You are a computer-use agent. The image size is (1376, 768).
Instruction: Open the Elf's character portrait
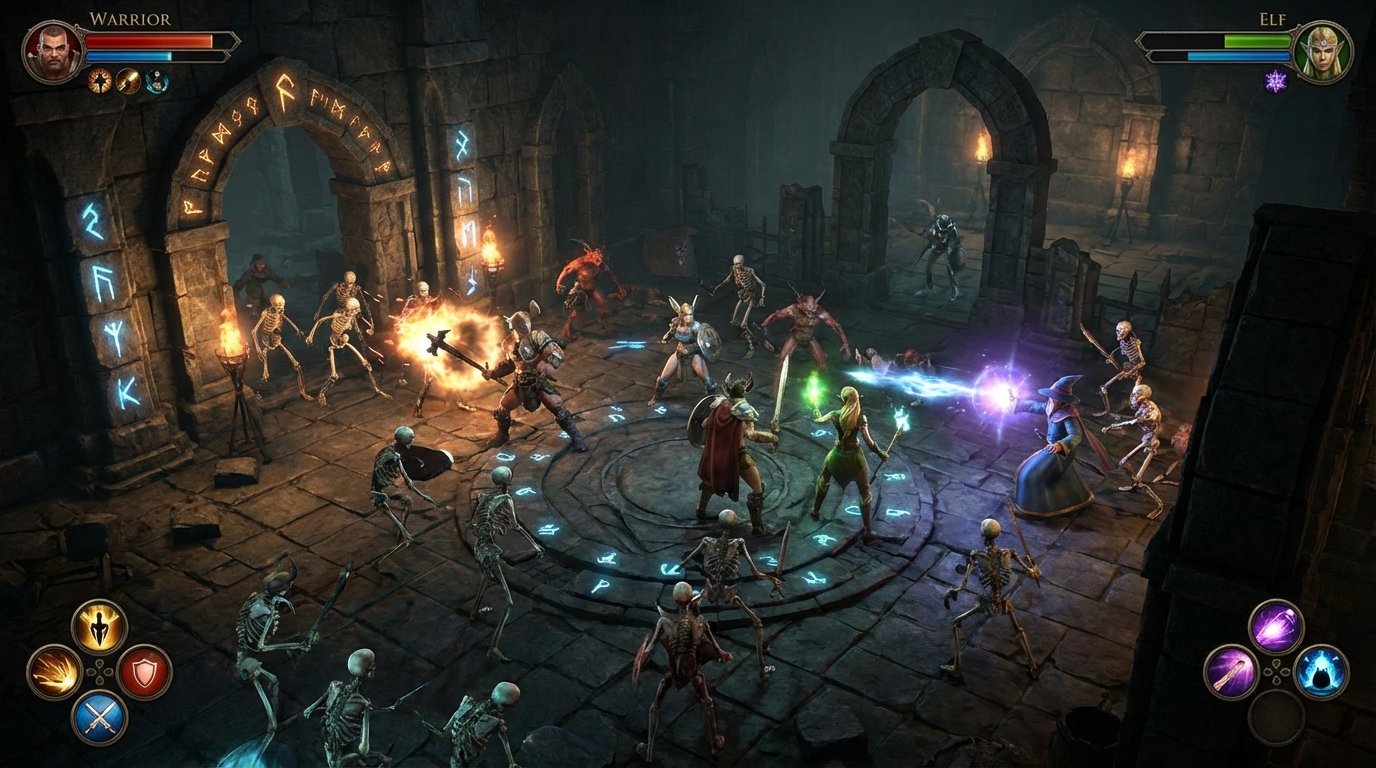click(x=1323, y=50)
